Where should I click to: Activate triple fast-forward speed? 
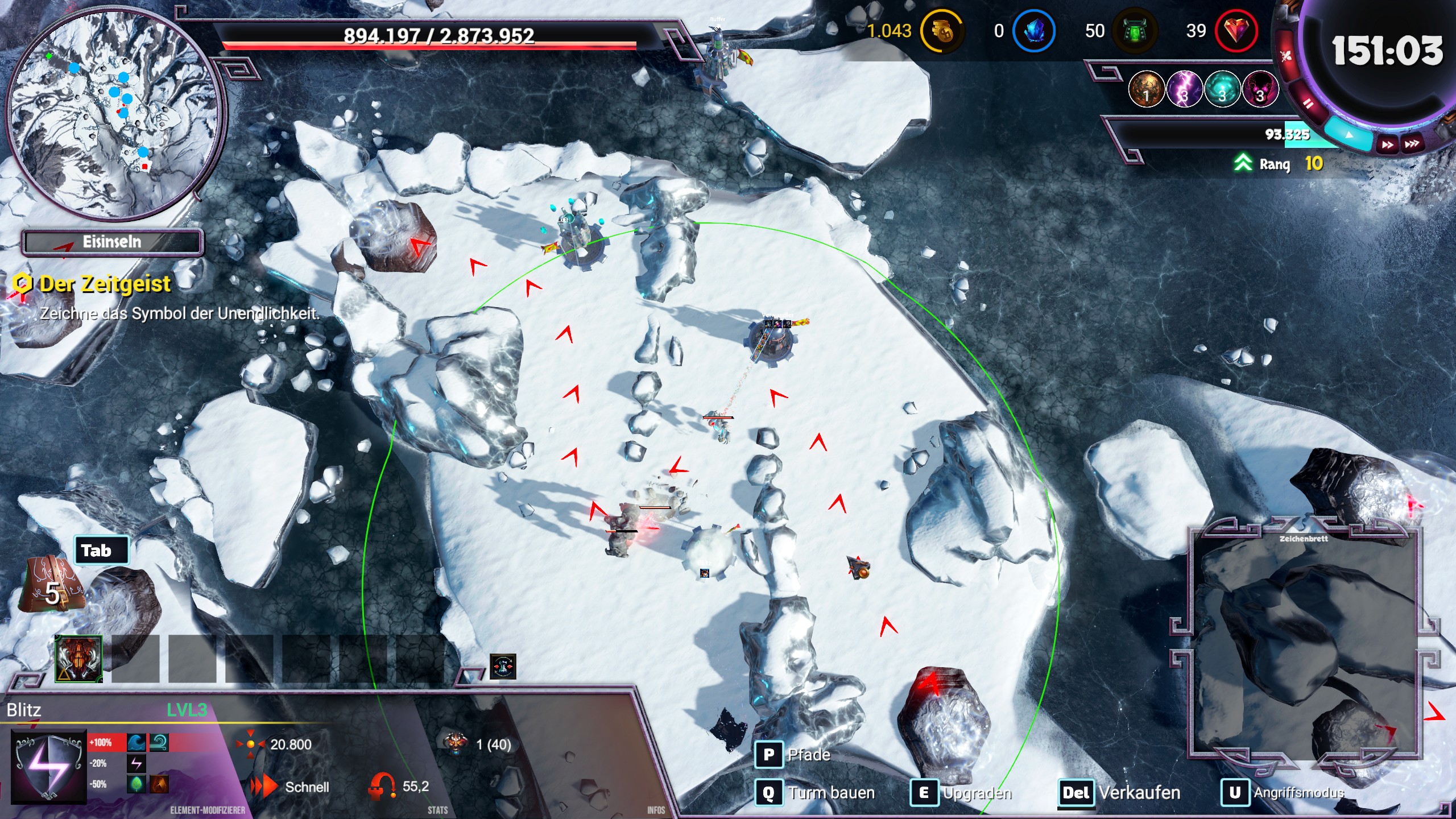point(1412,144)
